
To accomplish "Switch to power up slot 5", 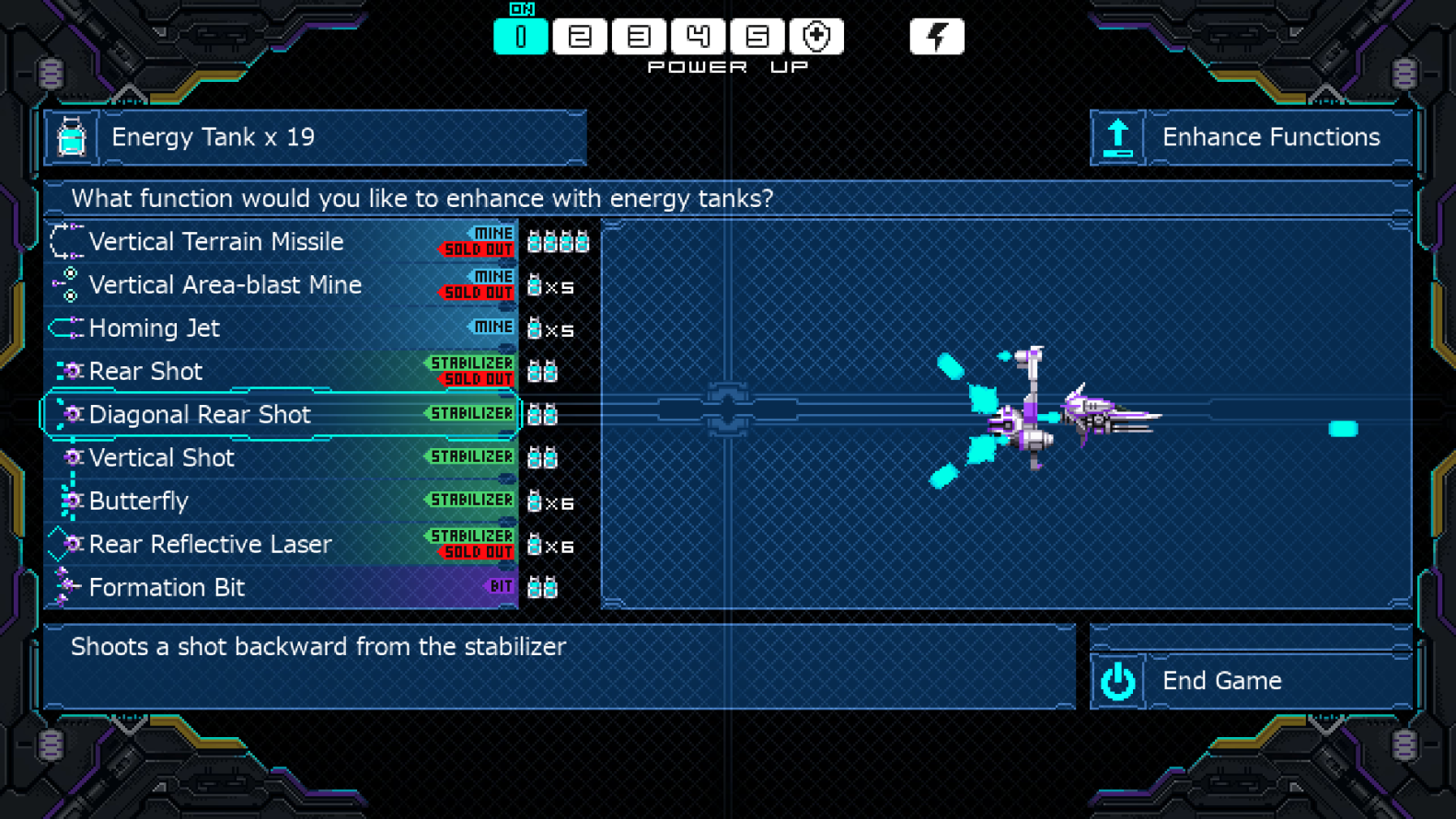I will pyautogui.click(x=757, y=37).
